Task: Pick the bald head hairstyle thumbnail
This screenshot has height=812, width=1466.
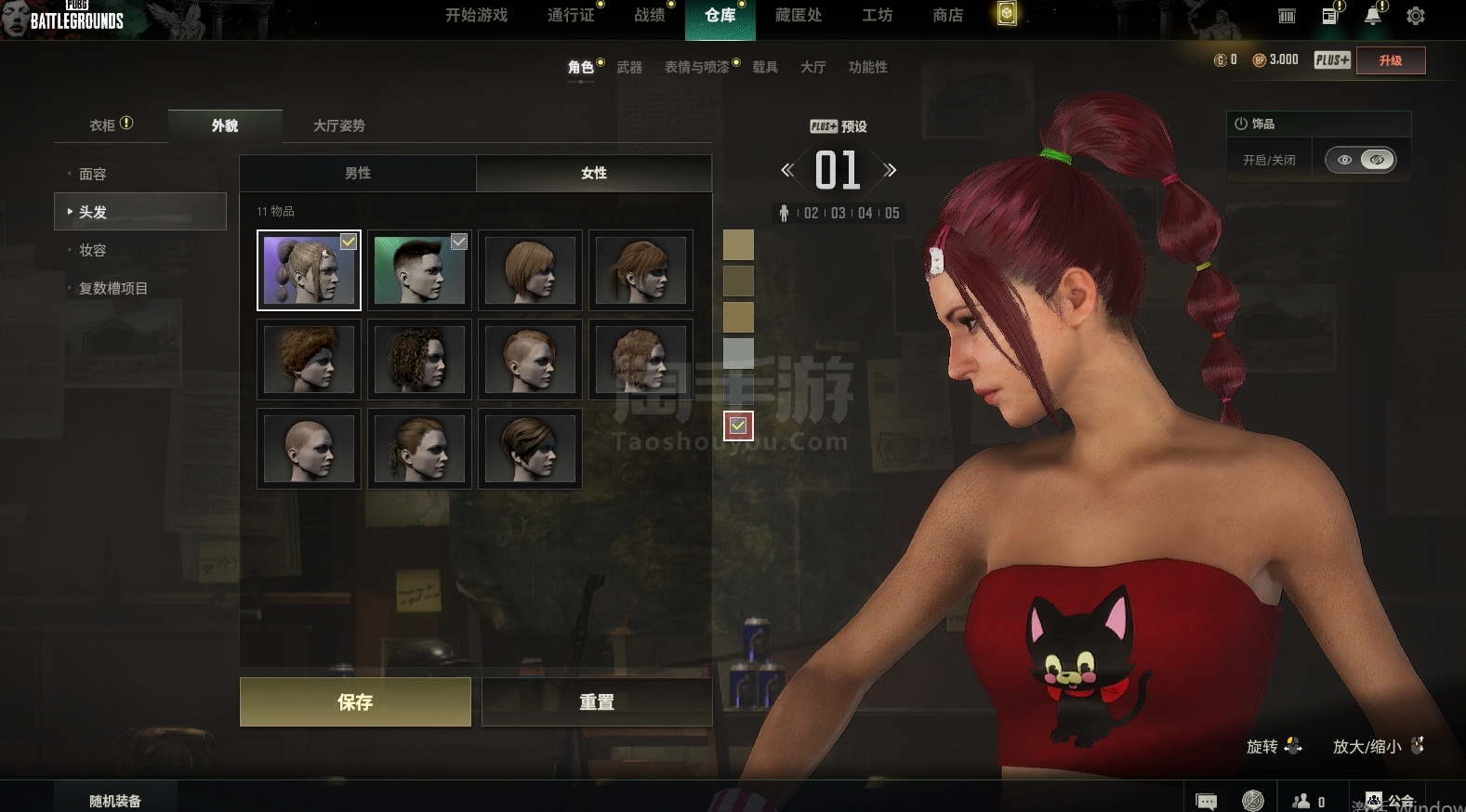Action: (x=309, y=449)
